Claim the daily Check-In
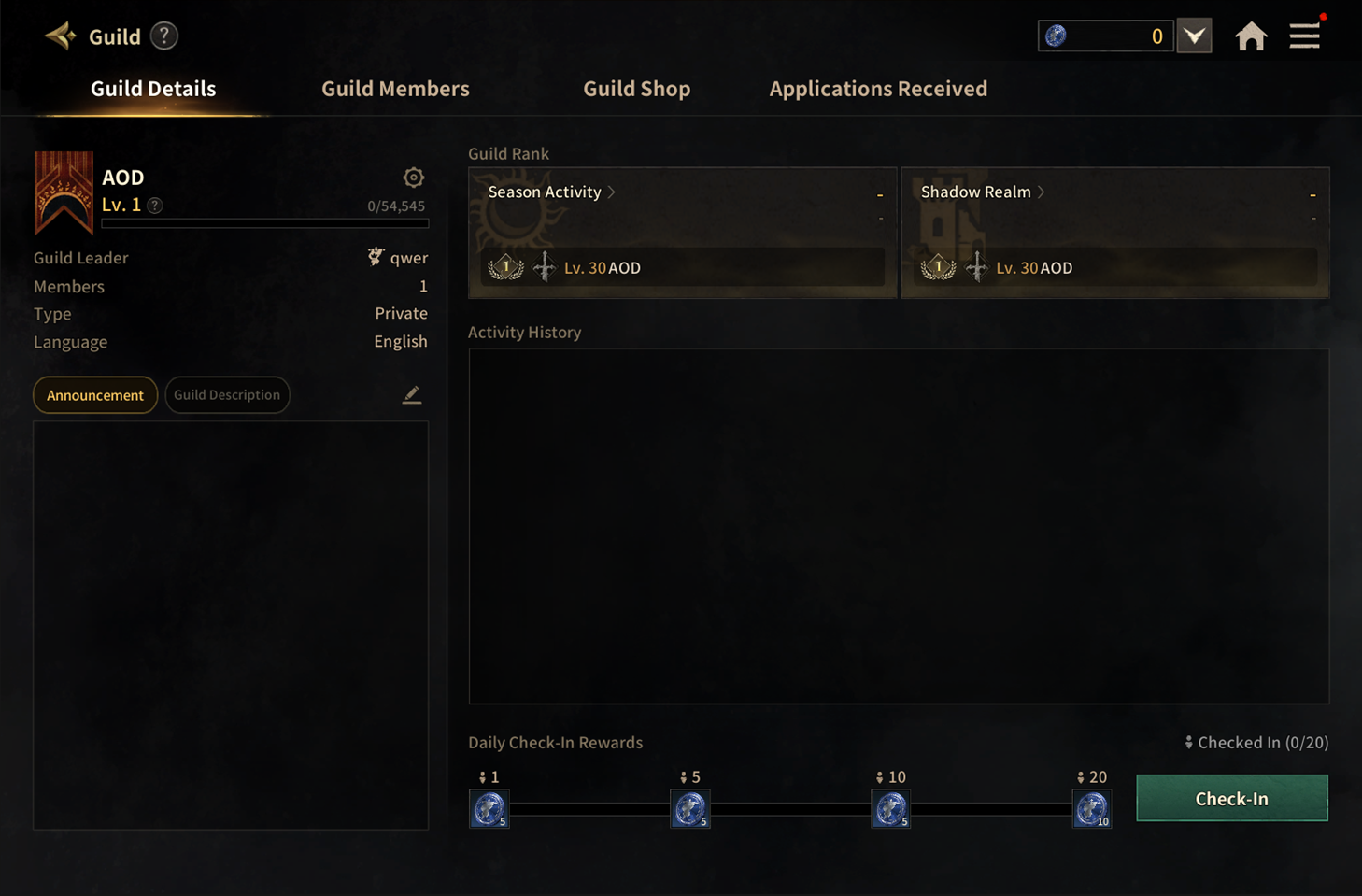 coord(1231,799)
